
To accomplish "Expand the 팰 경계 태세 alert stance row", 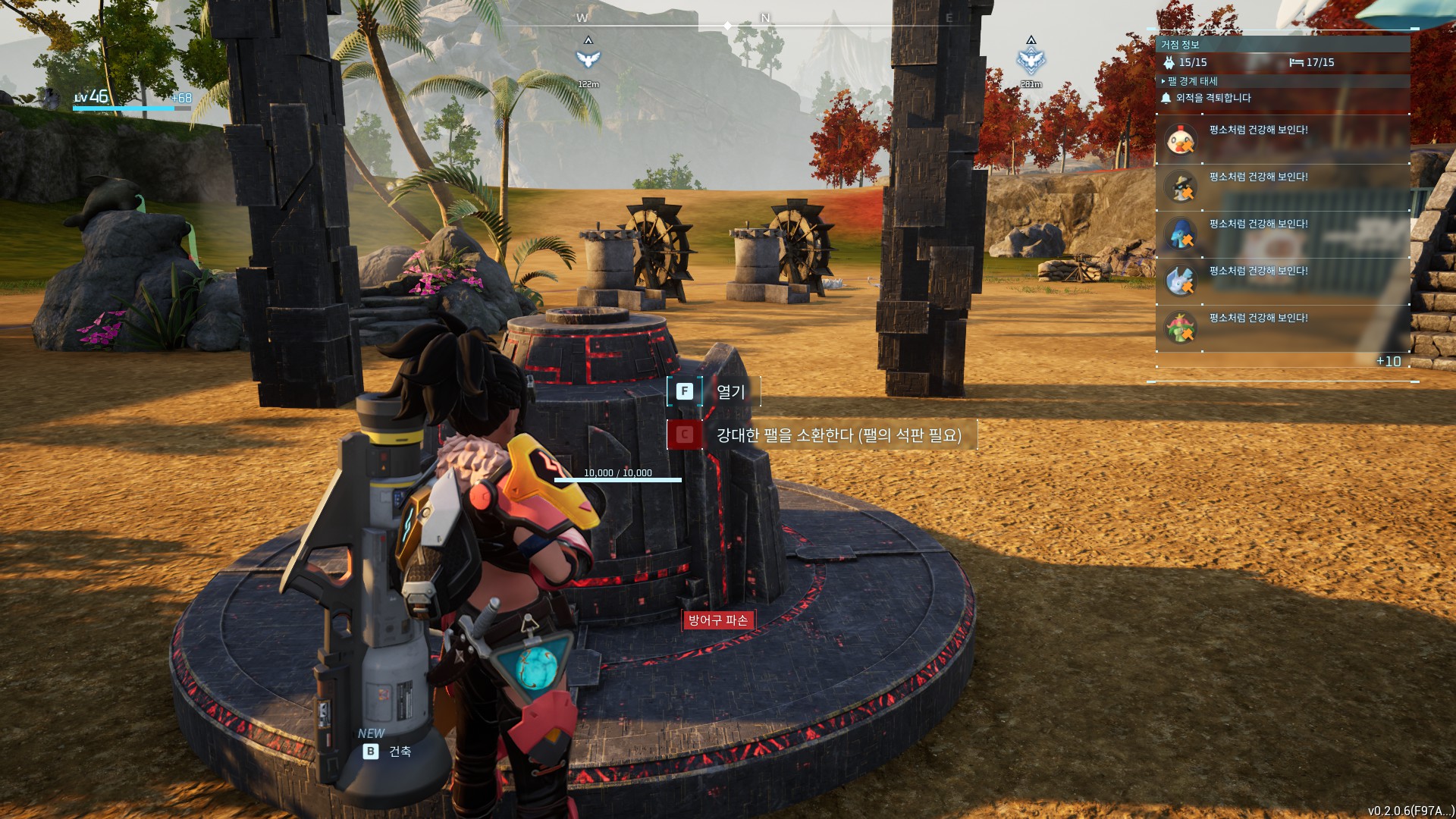I will tap(1192, 81).
